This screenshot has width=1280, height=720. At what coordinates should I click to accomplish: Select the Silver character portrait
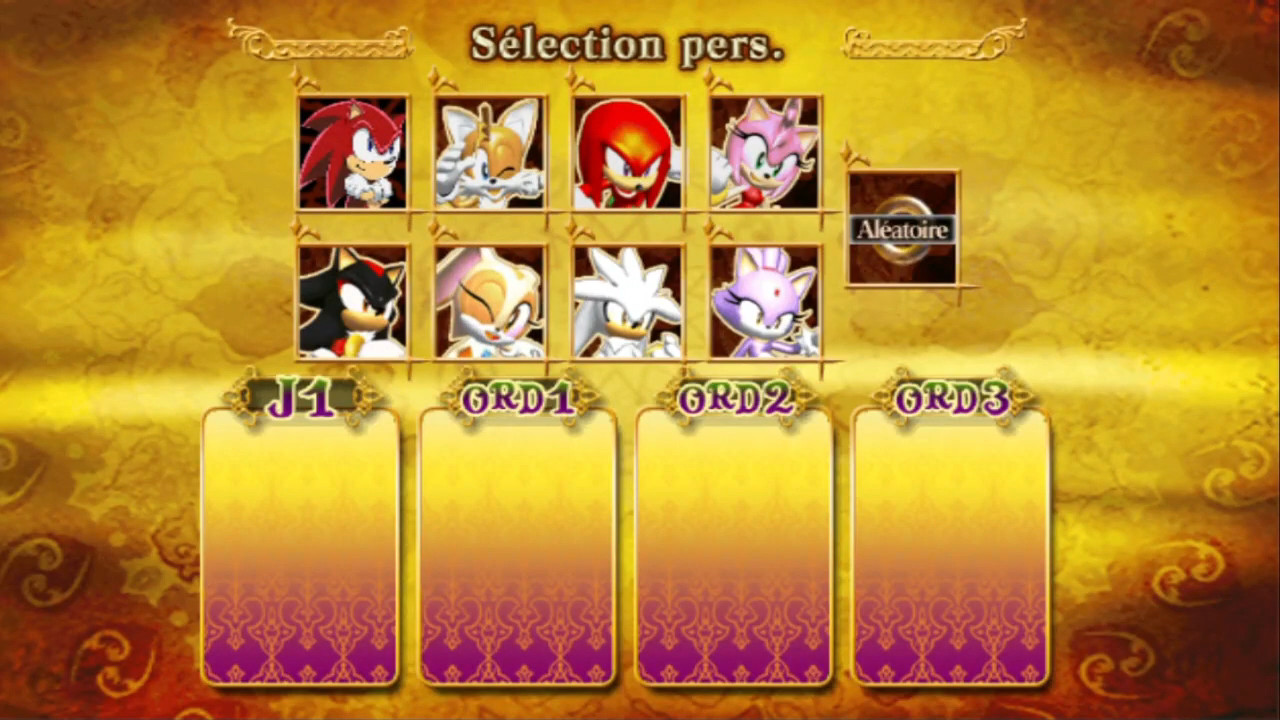click(x=627, y=300)
